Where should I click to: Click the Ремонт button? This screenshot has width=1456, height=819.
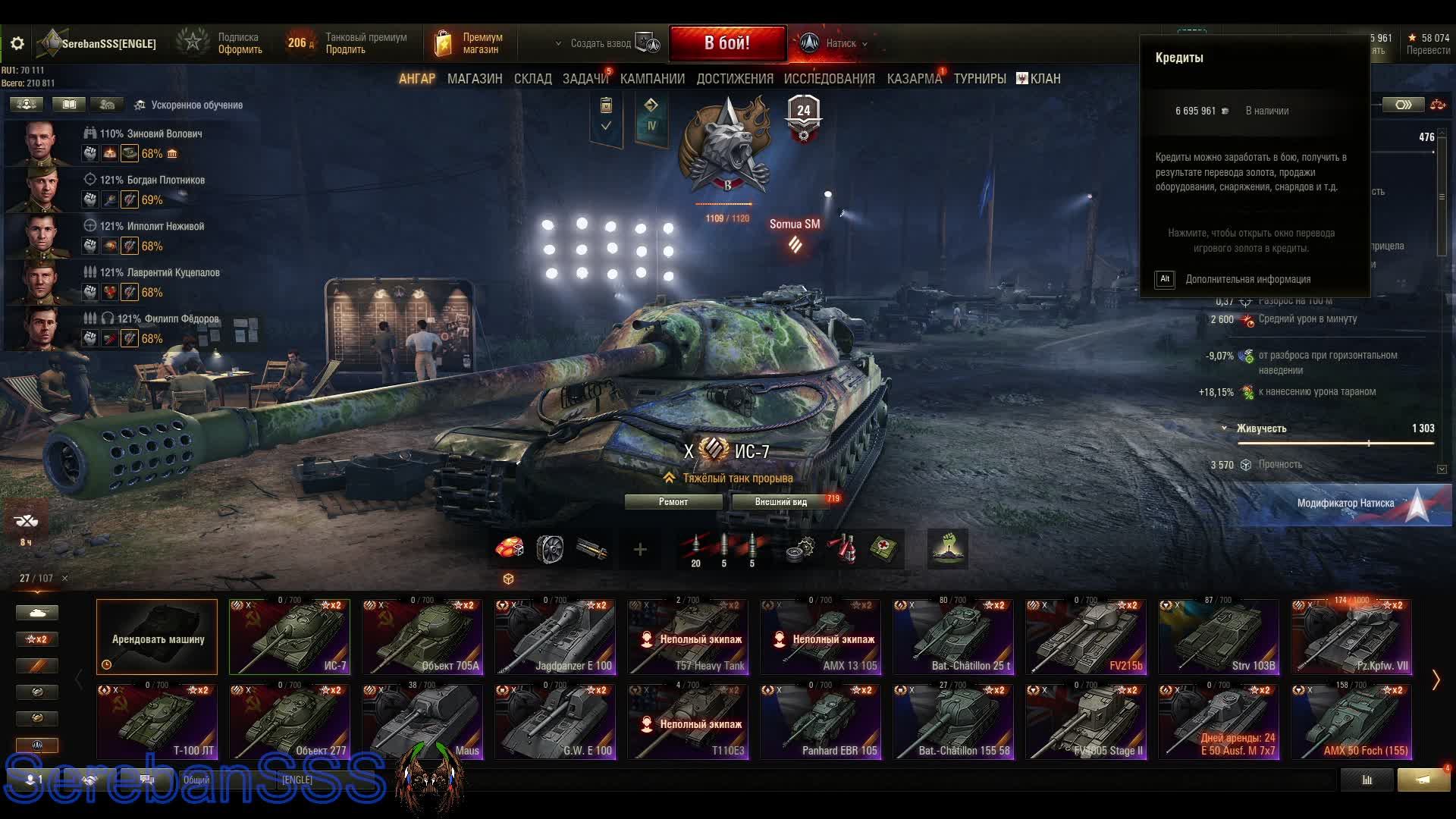tap(673, 502)
